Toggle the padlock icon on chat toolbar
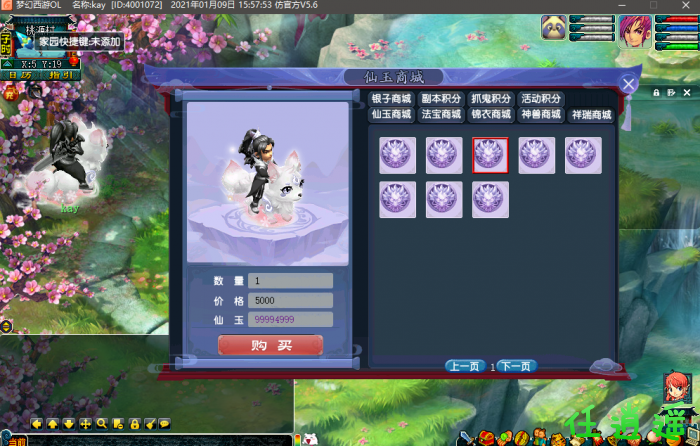This screenshot has height=446, width=700. point(134,424)
